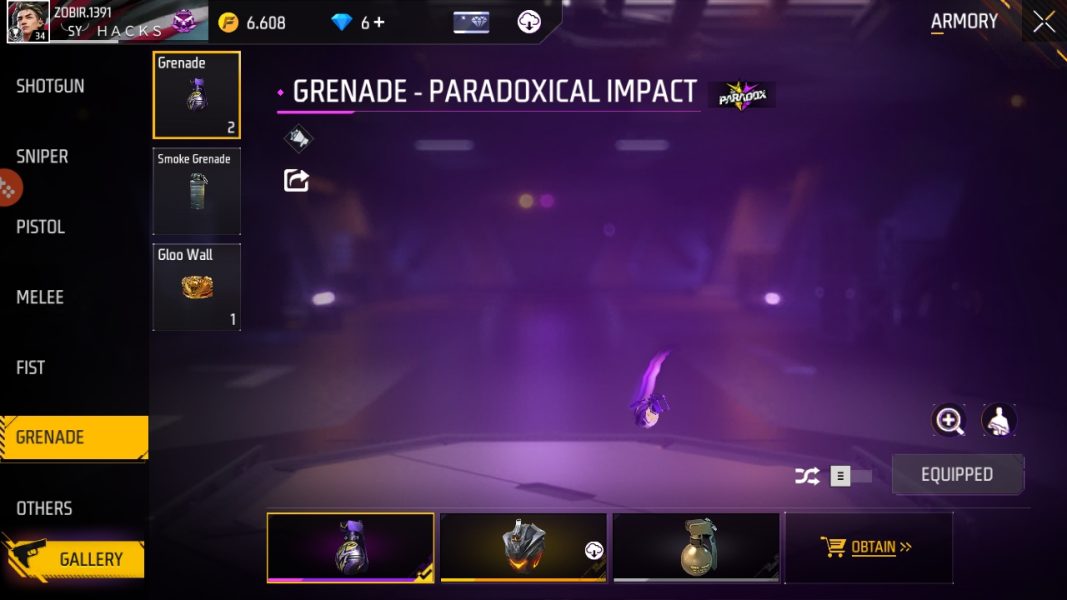The height and width of the screenshot is (600, 1067).
Task: Preview skin with the character icon
Action: 999,420
